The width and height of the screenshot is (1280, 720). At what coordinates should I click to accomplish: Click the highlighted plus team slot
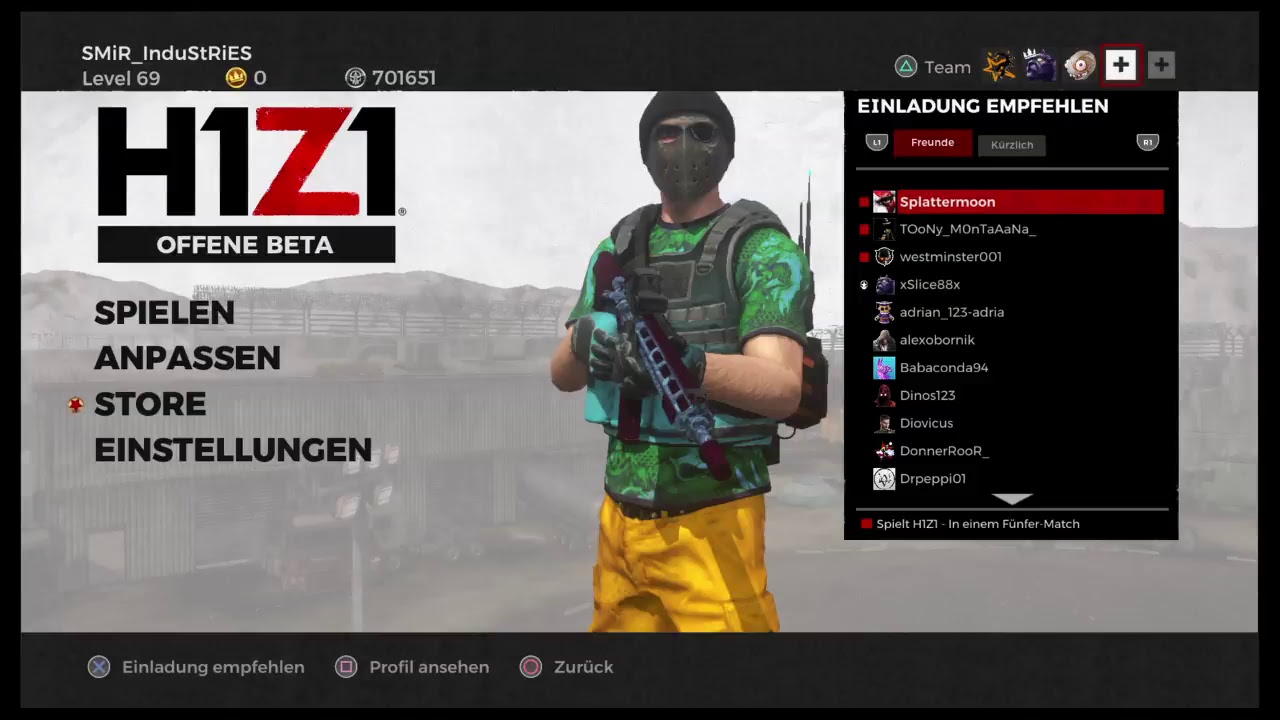coord(1120,66)
